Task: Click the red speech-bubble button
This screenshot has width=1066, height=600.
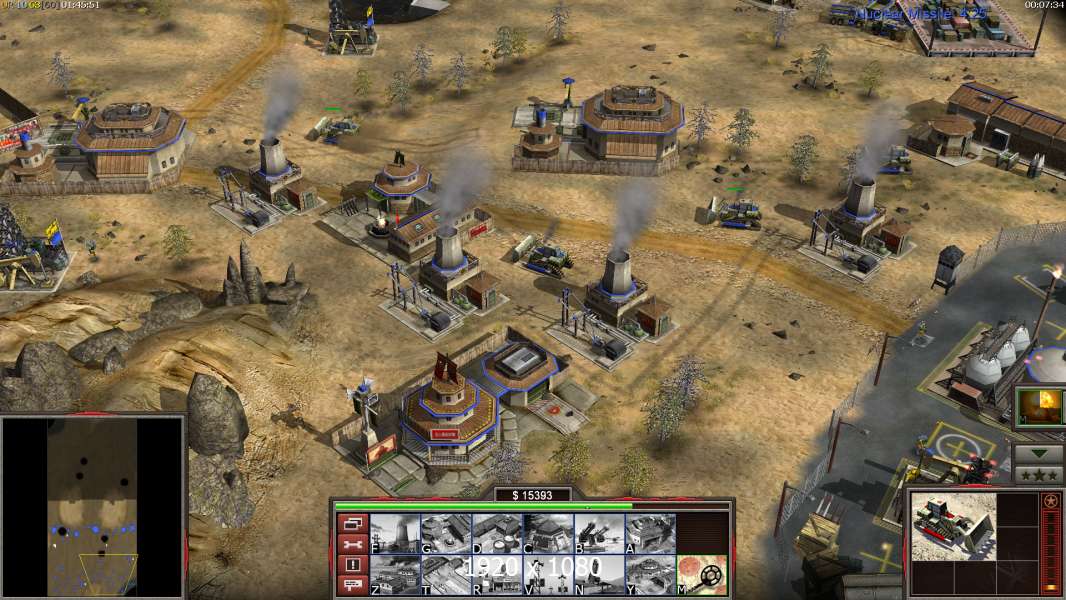Action: pyautogui.click(x=352, y=585)
